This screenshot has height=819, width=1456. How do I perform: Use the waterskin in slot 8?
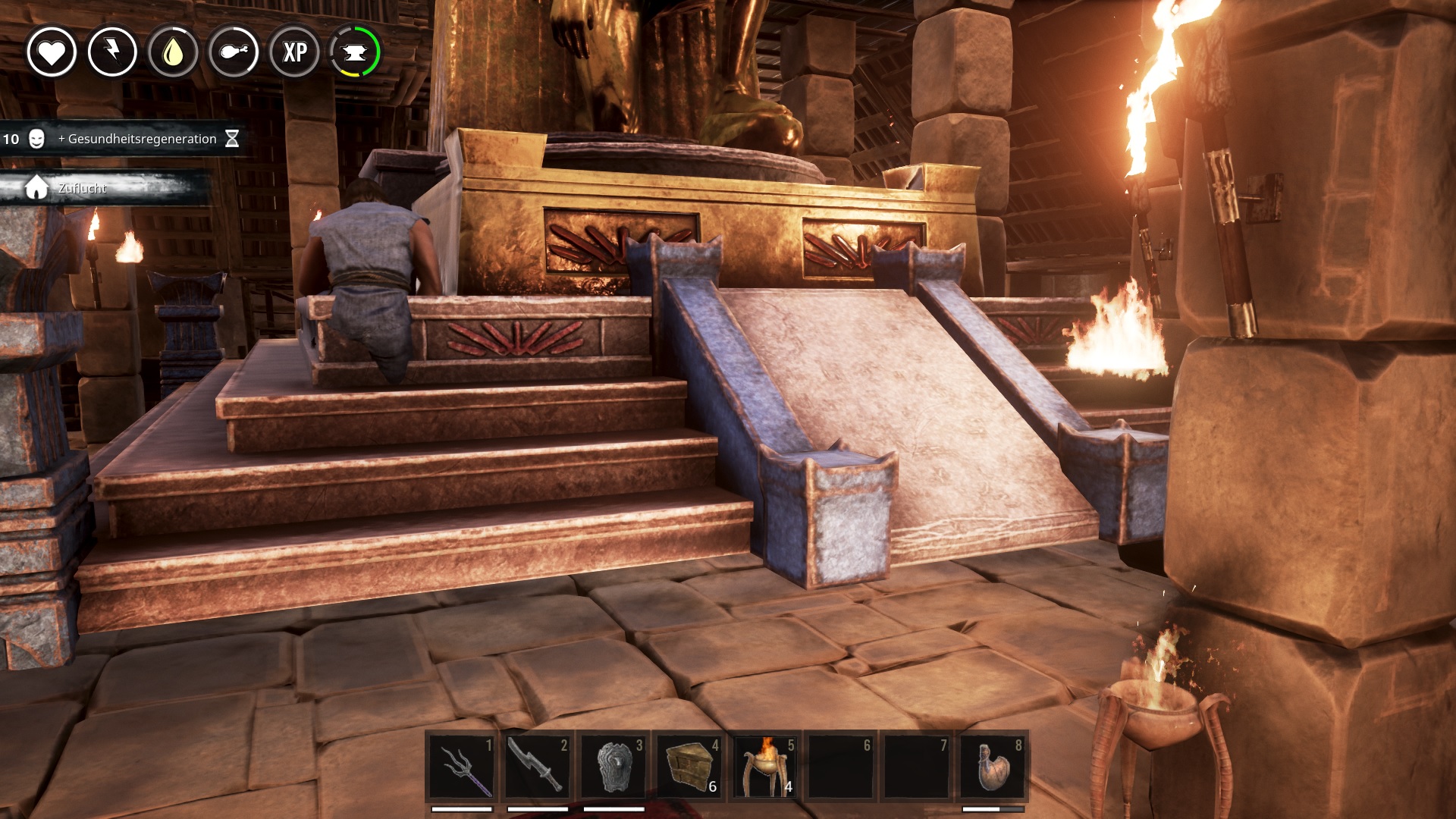pyautogui.click(x=993, y=767)
